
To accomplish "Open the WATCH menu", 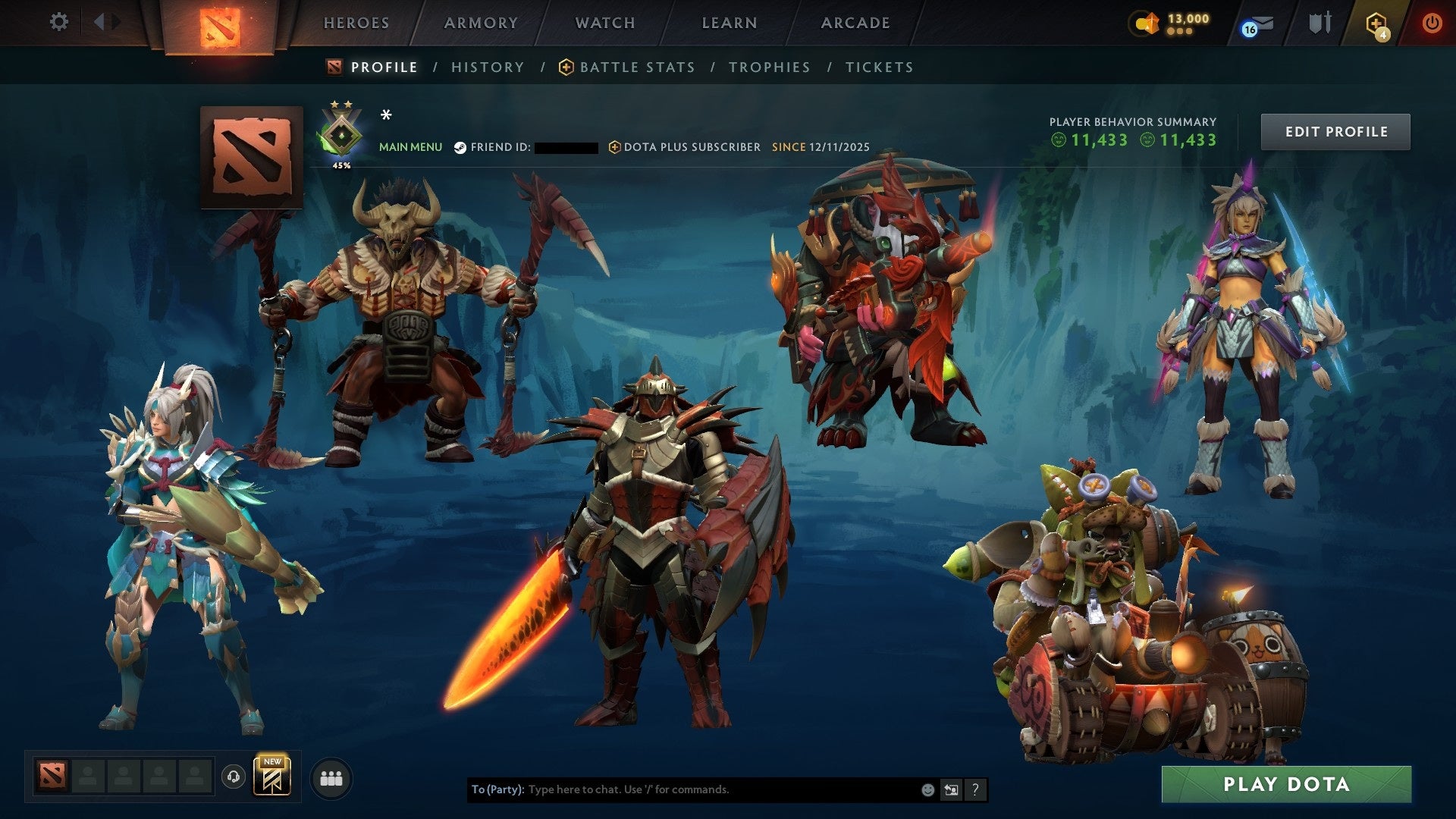I will click(x=604, y=23).
